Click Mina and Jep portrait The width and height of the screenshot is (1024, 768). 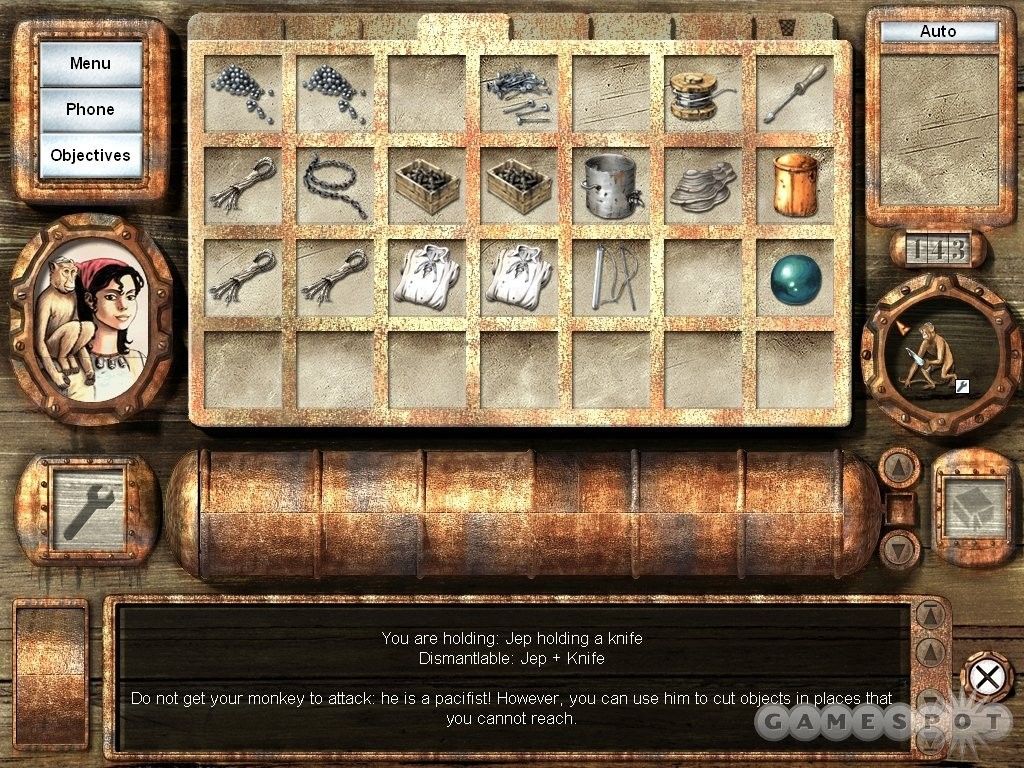91,317
